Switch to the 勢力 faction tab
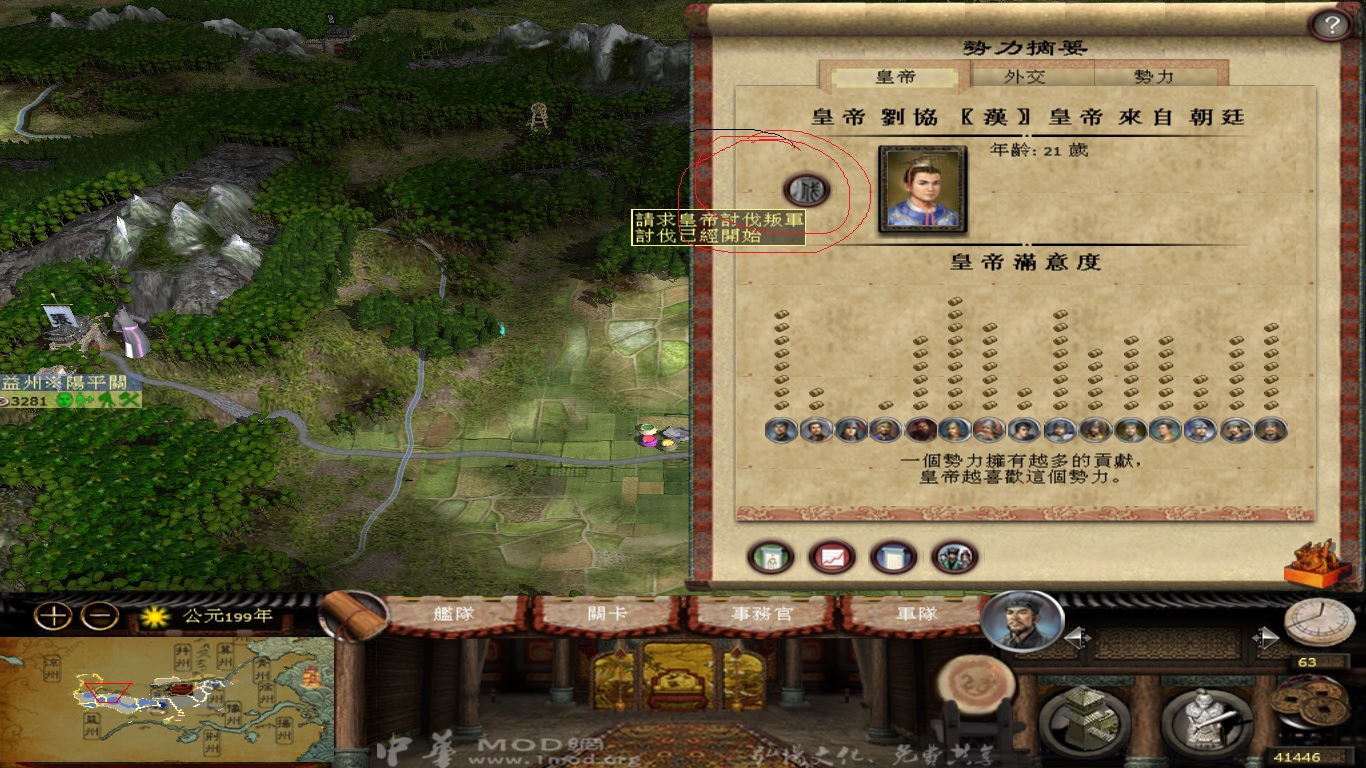Image resolution: width=1366 pixels, height=768 pixels. [x=1156, y=77]
